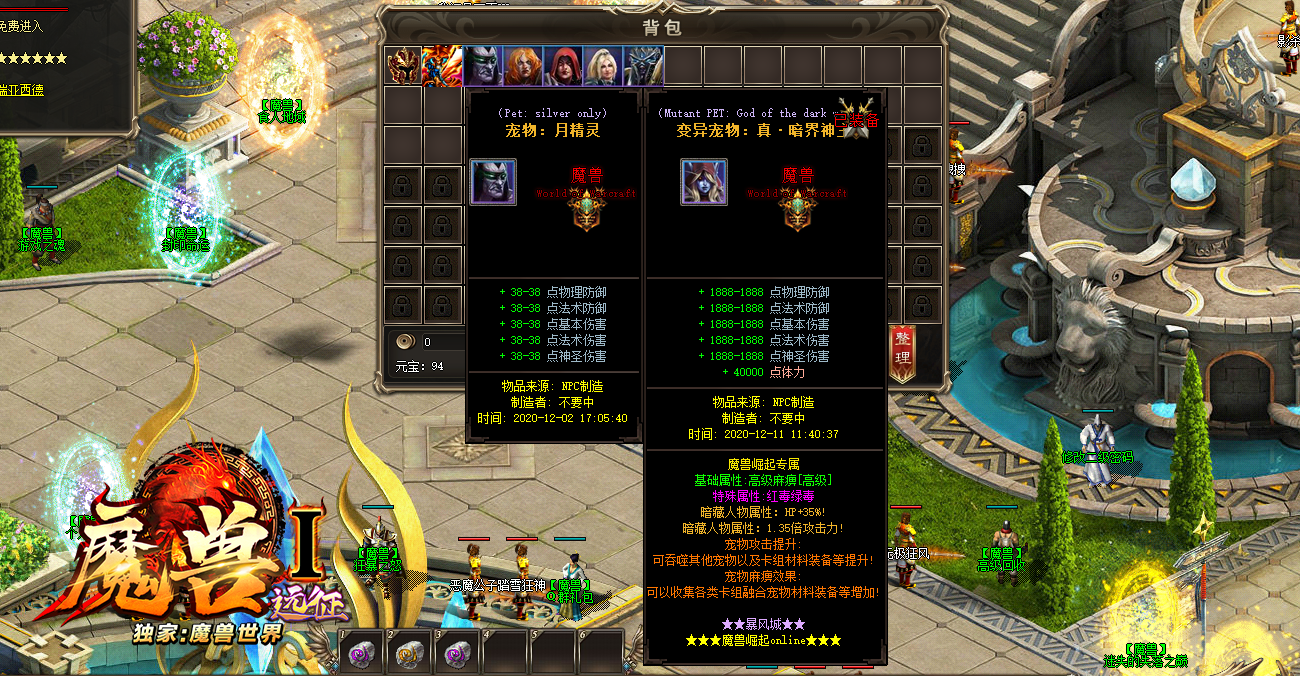Select the red horned helmet item

403,66
